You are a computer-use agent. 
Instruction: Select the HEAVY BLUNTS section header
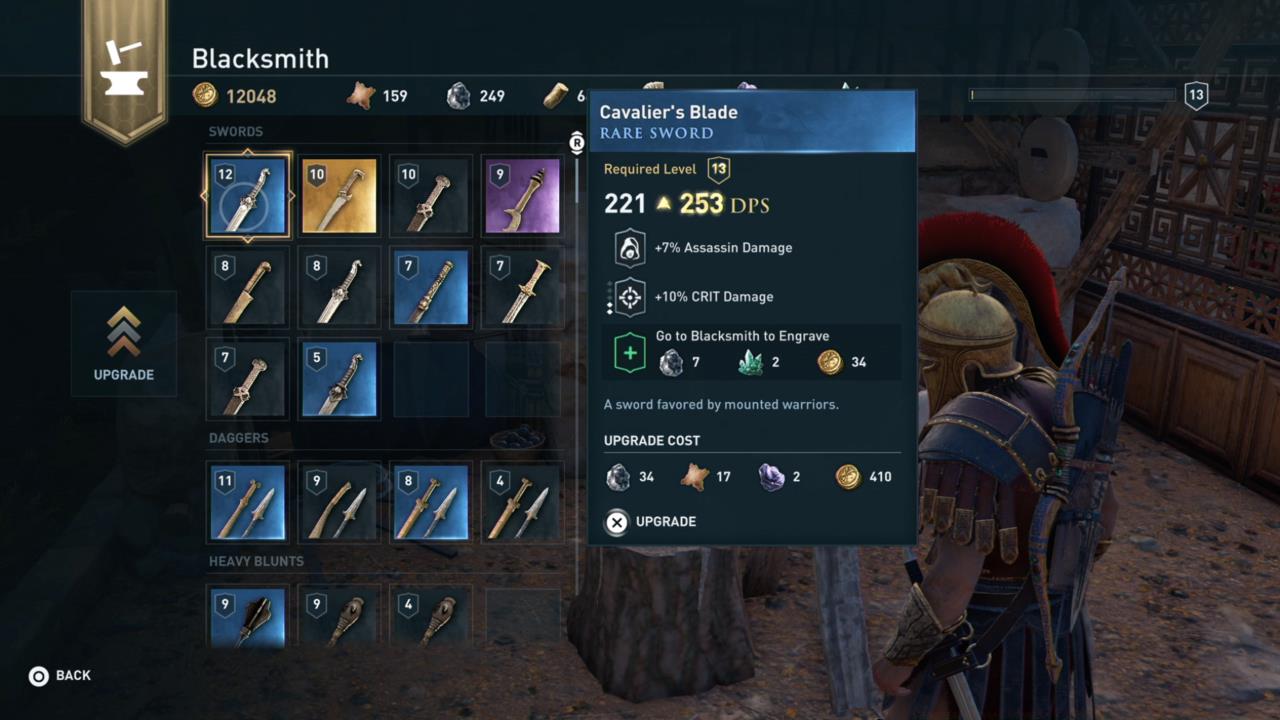(x=256, y=561)
